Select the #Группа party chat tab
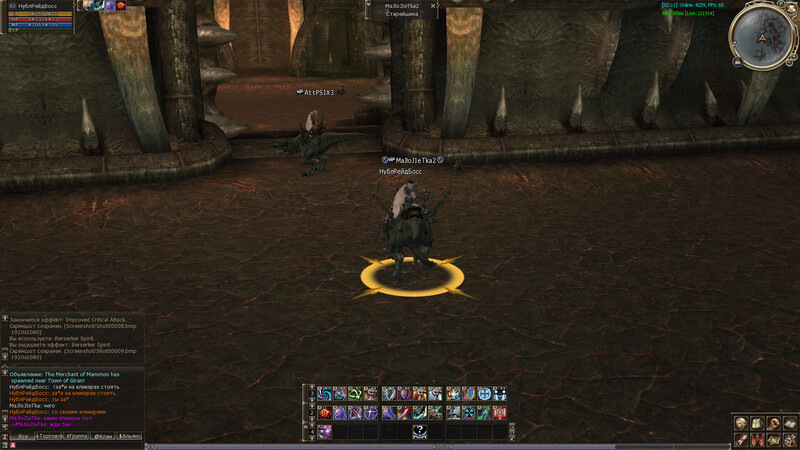The width and height of the screenshot is (800, 450). (x=76, y=437)
